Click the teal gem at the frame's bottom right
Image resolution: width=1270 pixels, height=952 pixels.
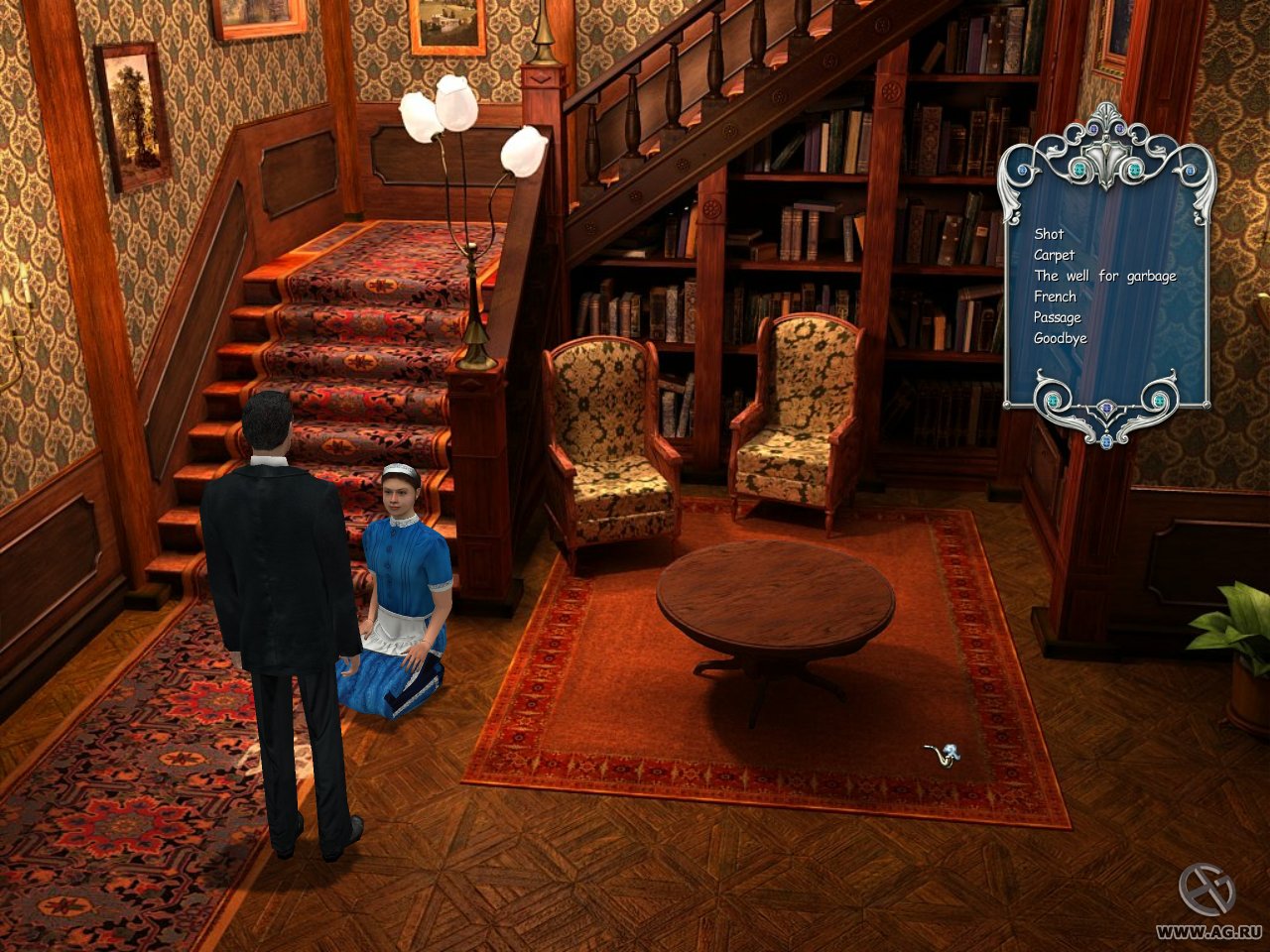pos(1159,401)
